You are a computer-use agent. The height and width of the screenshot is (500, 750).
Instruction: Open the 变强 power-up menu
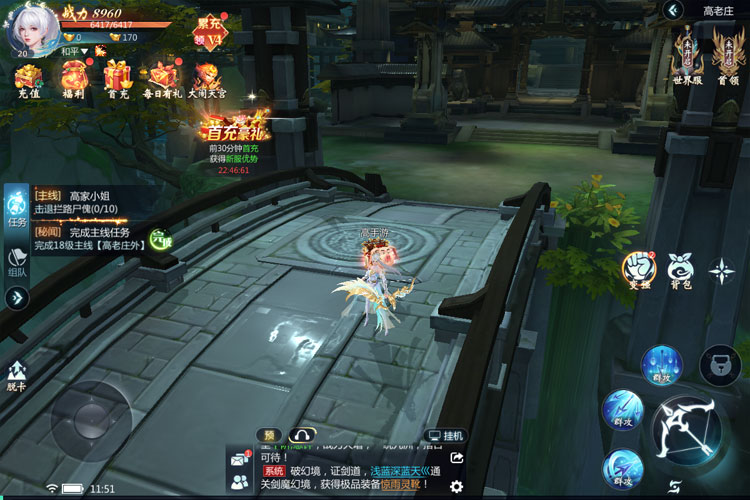[637, 268]
